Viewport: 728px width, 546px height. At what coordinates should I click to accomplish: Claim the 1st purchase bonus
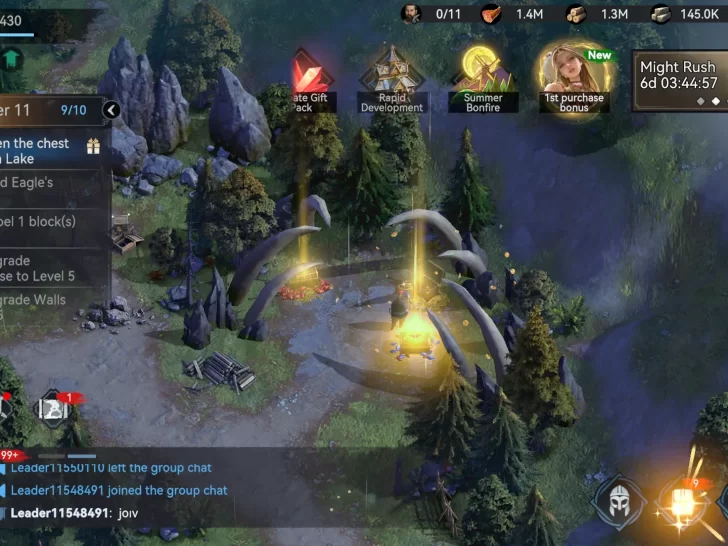point(574,76)
